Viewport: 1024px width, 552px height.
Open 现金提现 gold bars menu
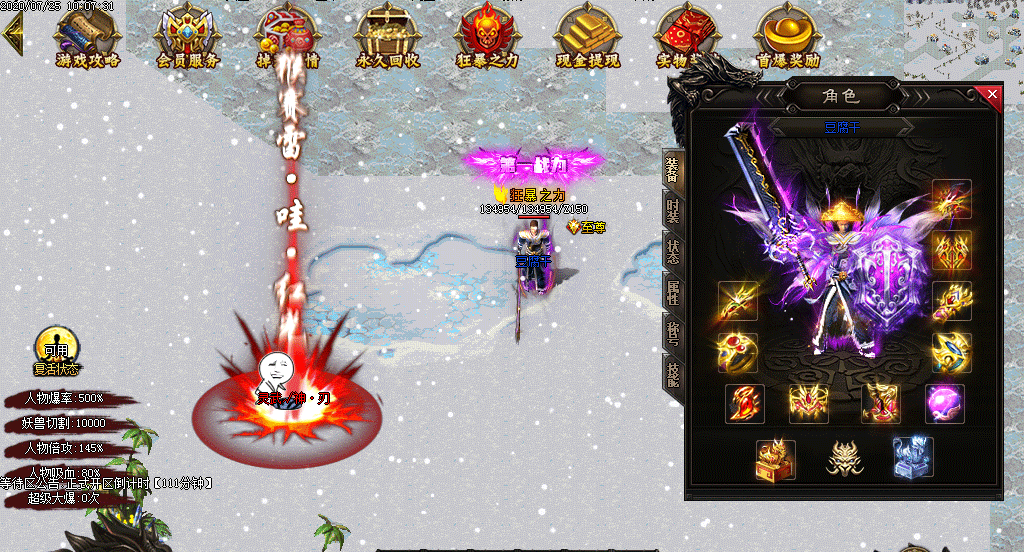(x=587, y=38)
